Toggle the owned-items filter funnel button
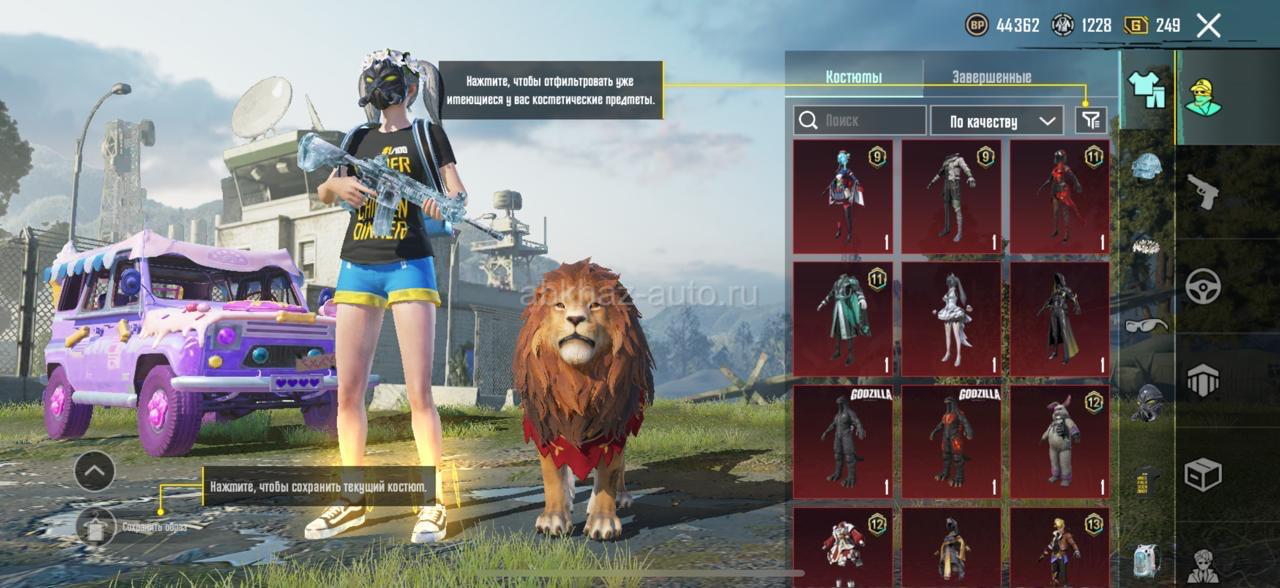This screenshot has height=588, width=1280. [x=1091, y=121]
